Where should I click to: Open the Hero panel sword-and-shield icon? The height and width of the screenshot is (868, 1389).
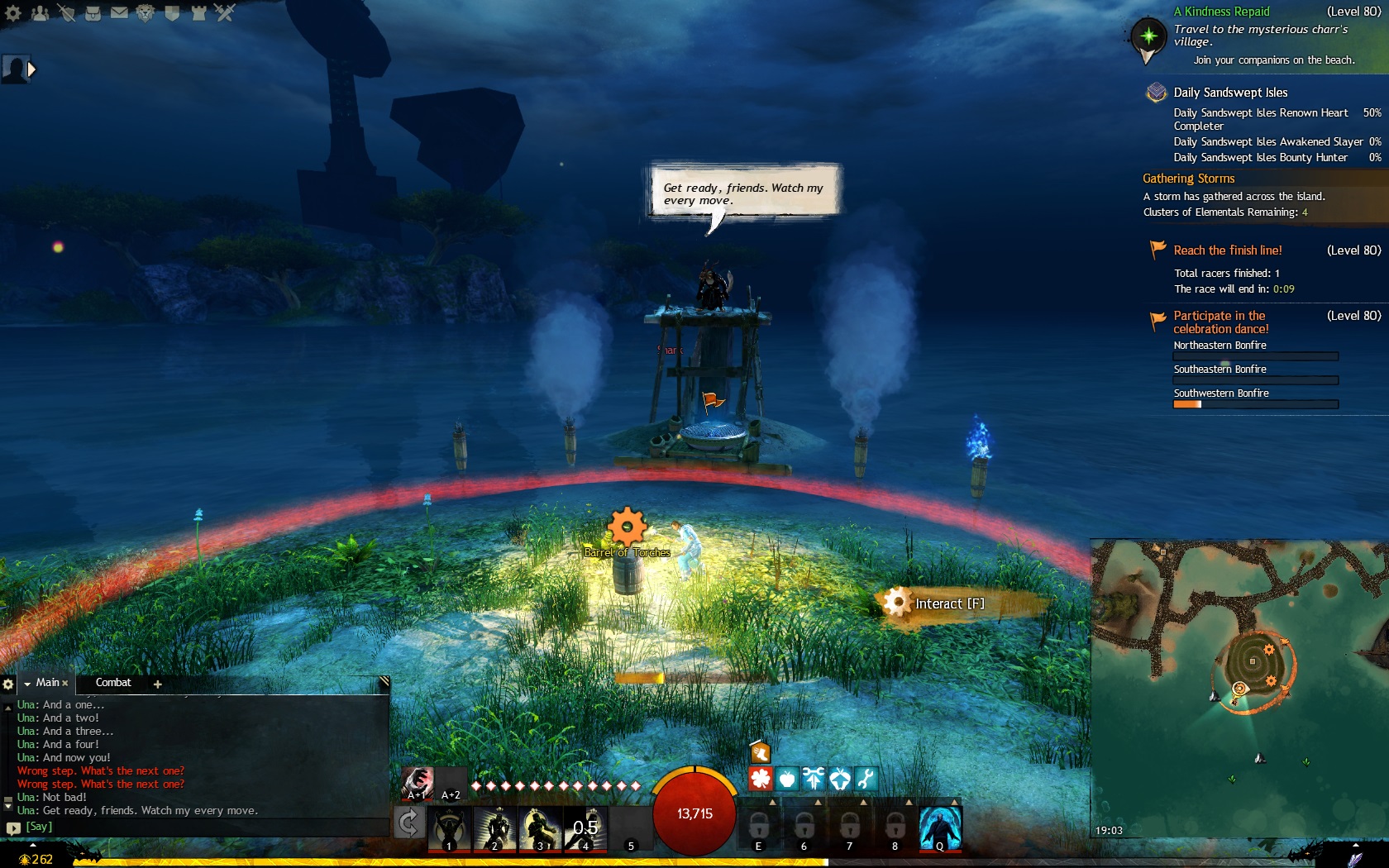(67, 12)
